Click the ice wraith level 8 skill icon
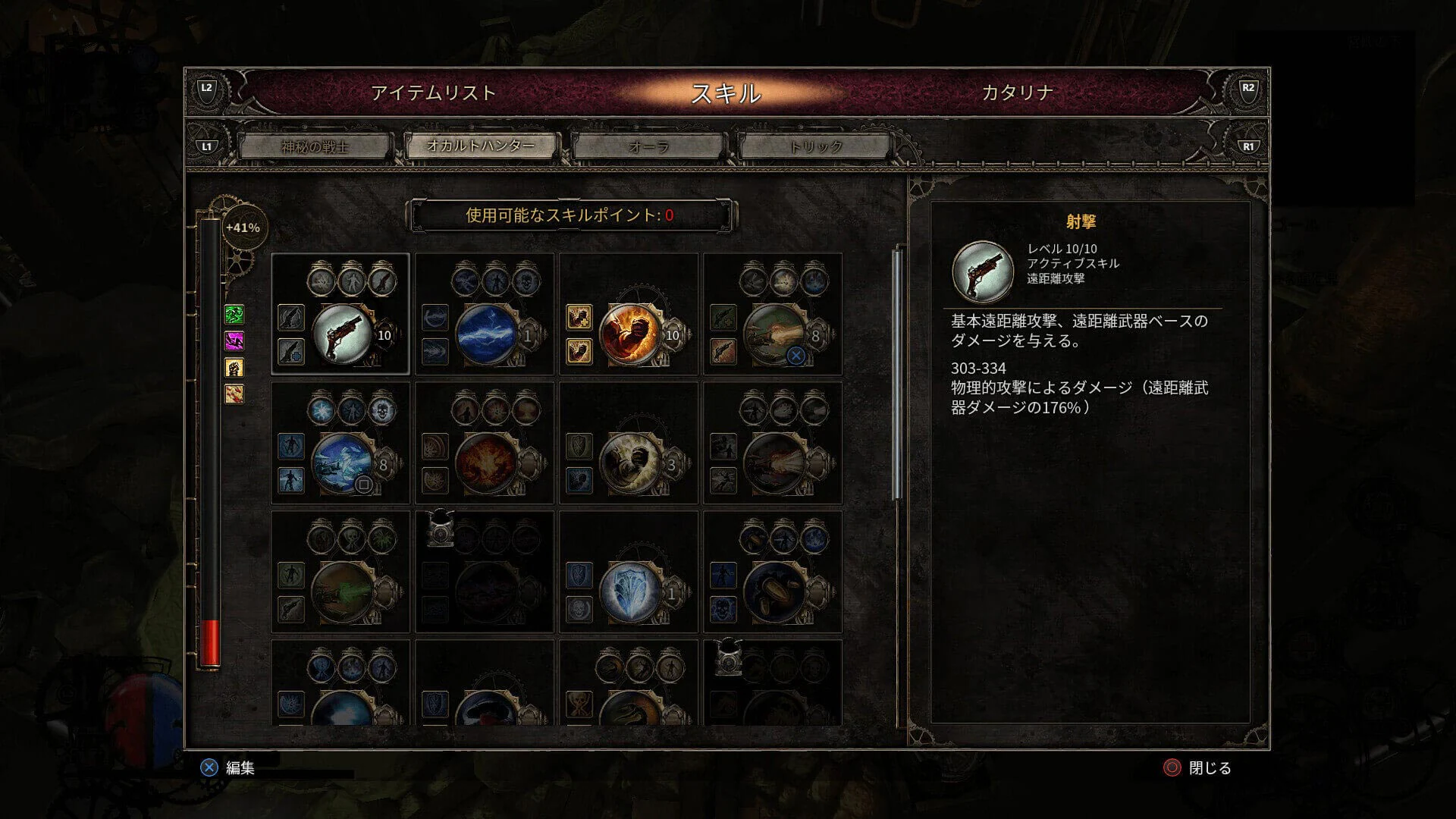The height and width of the screenshot is (819, 1456). (x=345, y=460)
